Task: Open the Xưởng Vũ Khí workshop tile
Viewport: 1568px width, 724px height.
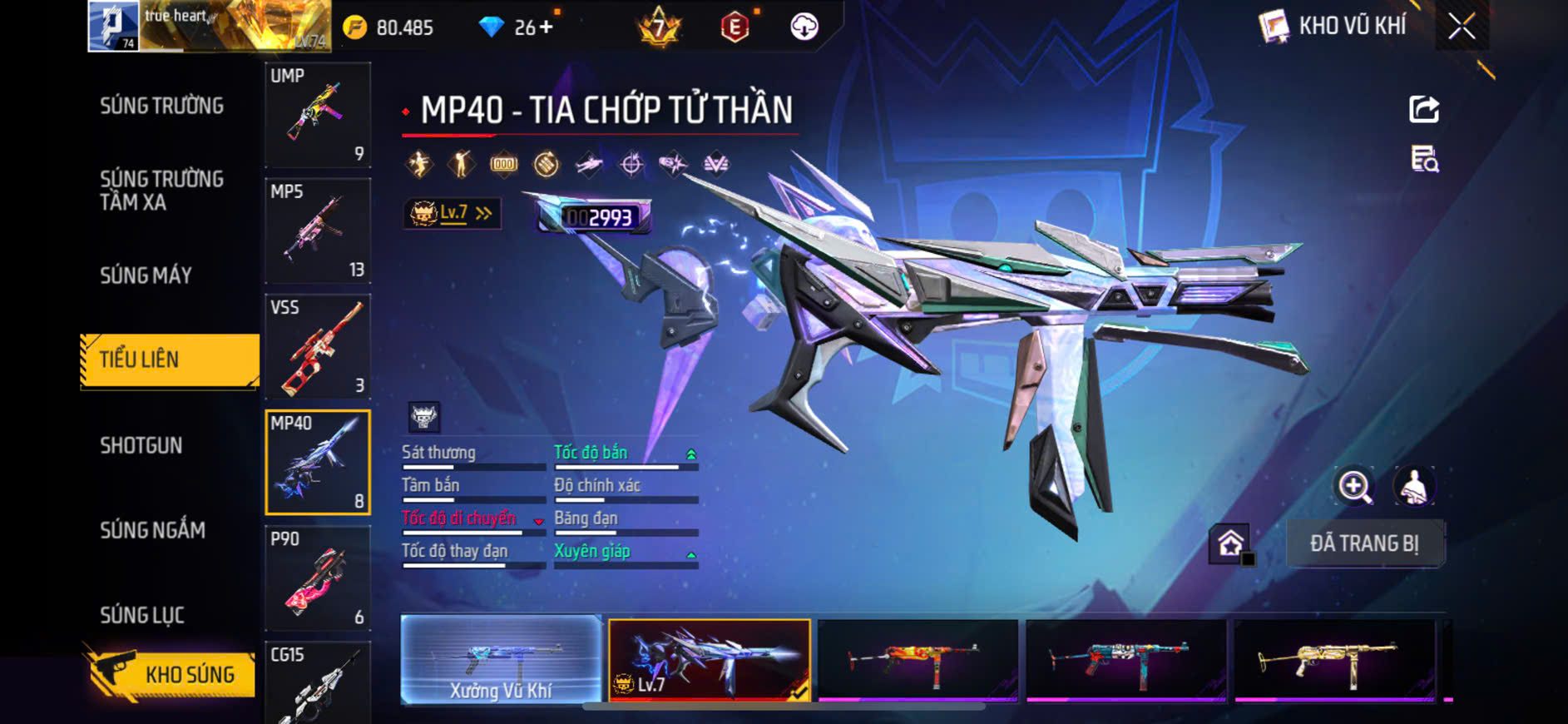Action: [501, 661]
